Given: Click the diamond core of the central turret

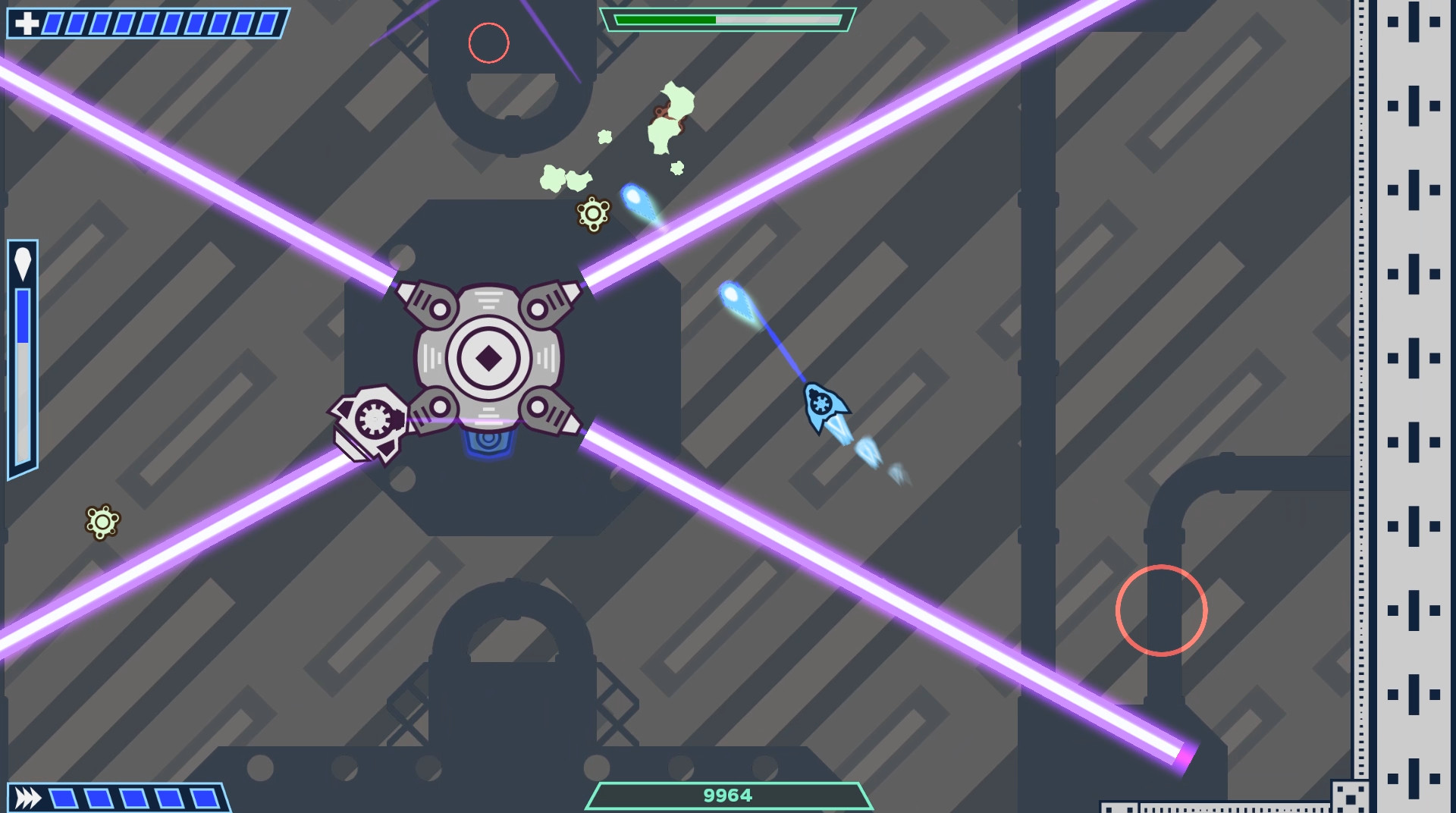Looking at the screenshot, I should tap(488, 356).
